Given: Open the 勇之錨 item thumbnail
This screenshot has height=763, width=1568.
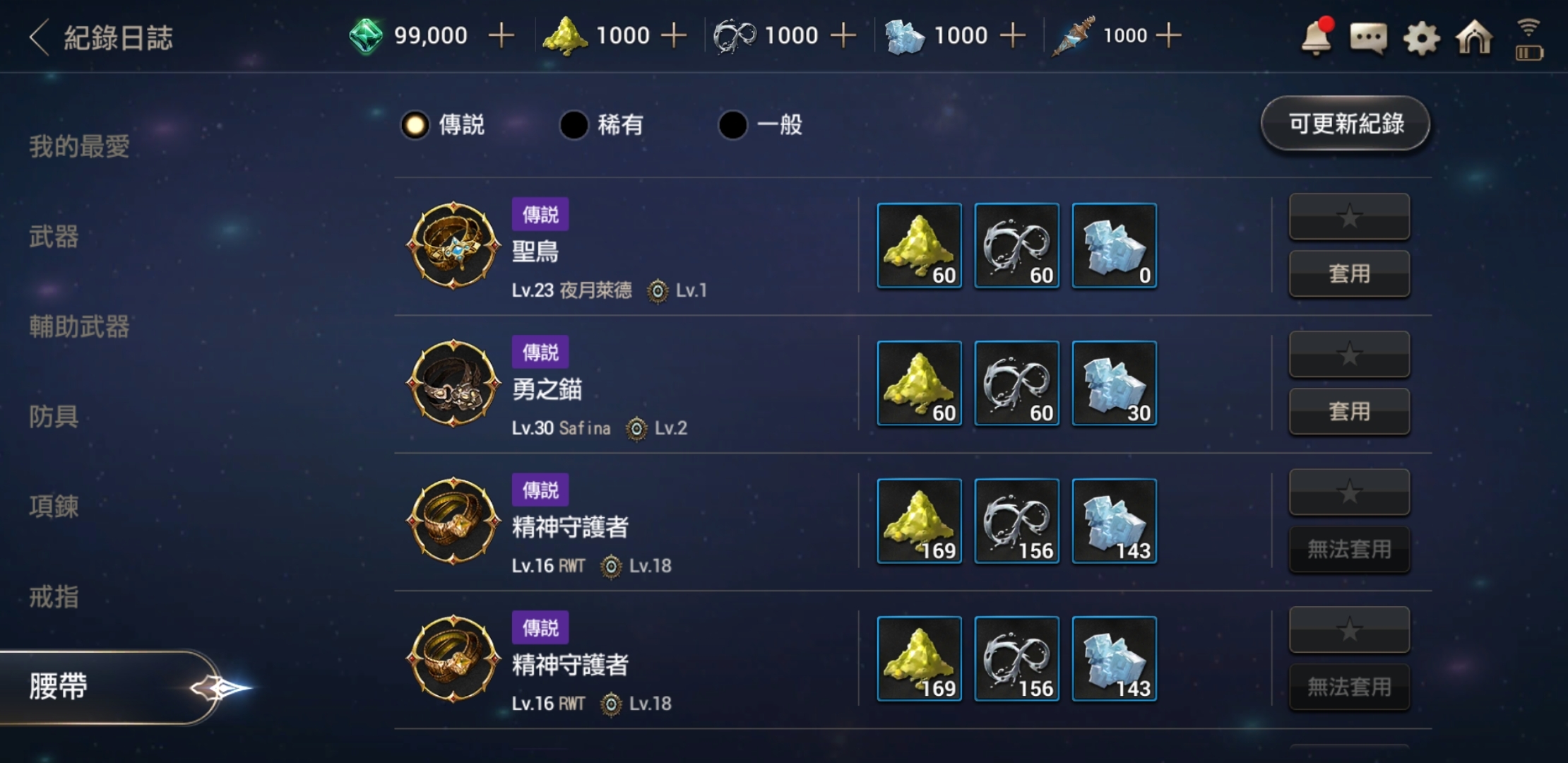Looking at the screenshot, I should click(x=453, y=384).
